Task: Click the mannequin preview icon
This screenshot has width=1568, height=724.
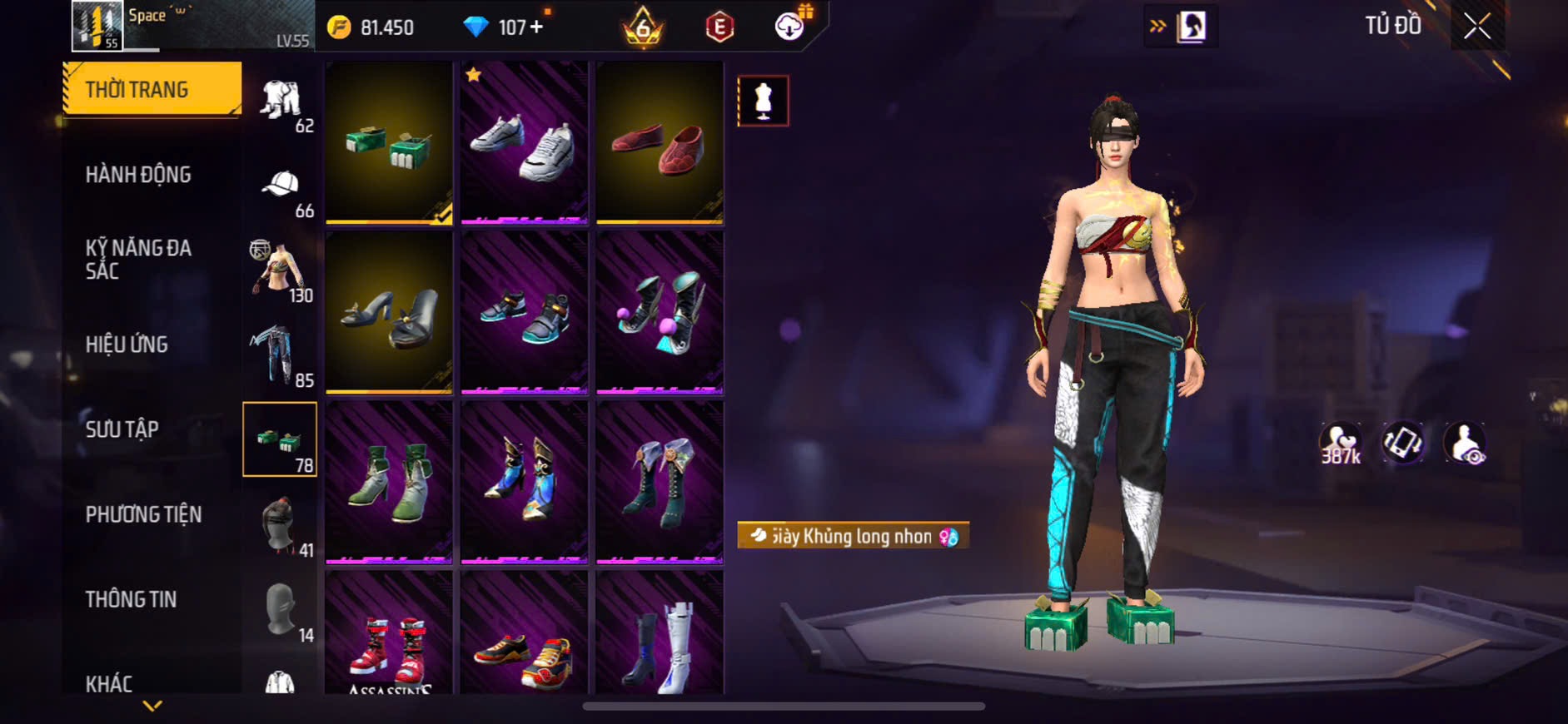Action: pyautogui.click(x=763, y=101)
